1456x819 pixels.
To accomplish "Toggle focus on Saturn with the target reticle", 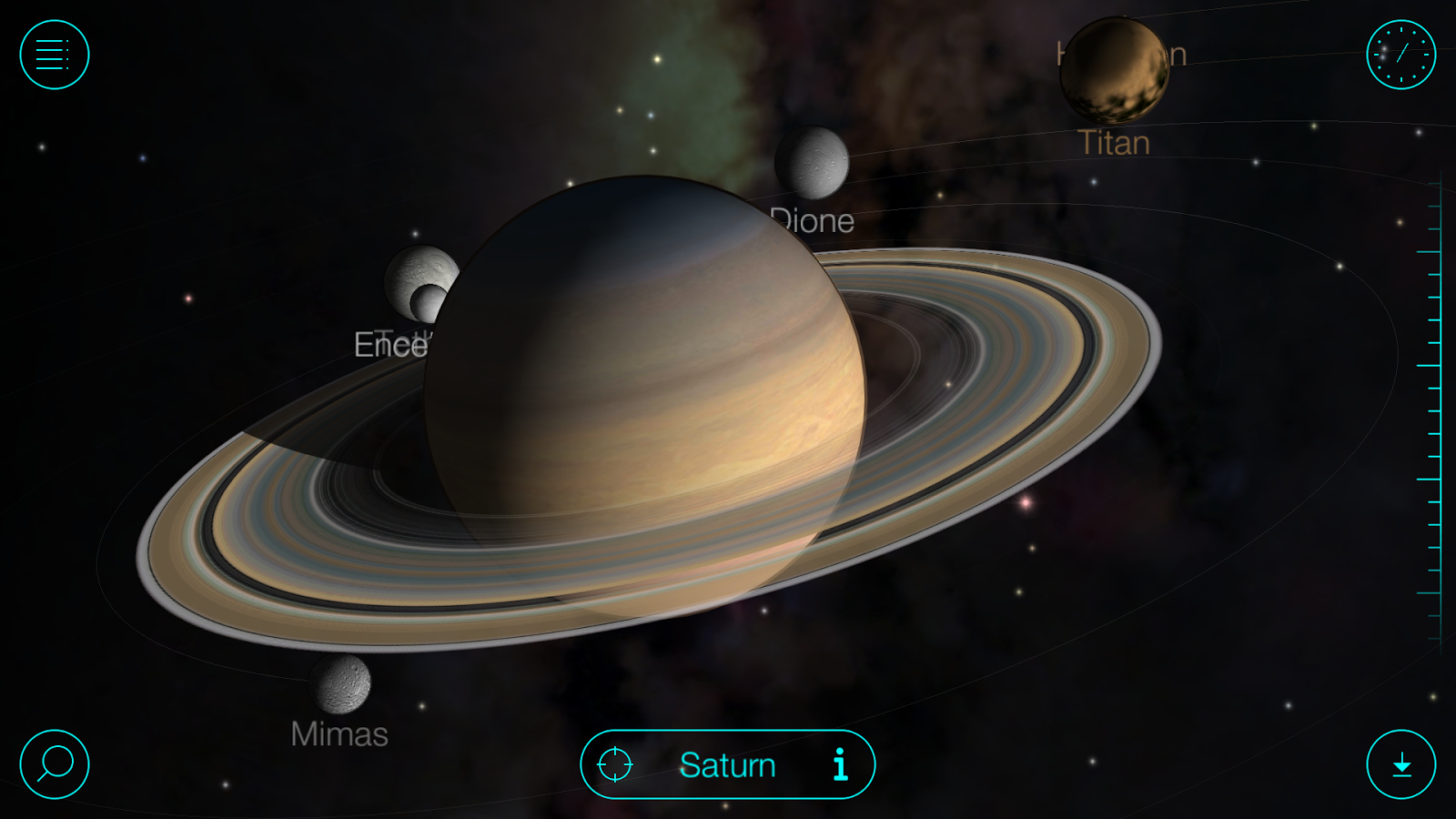I will [x=615, y=764].
